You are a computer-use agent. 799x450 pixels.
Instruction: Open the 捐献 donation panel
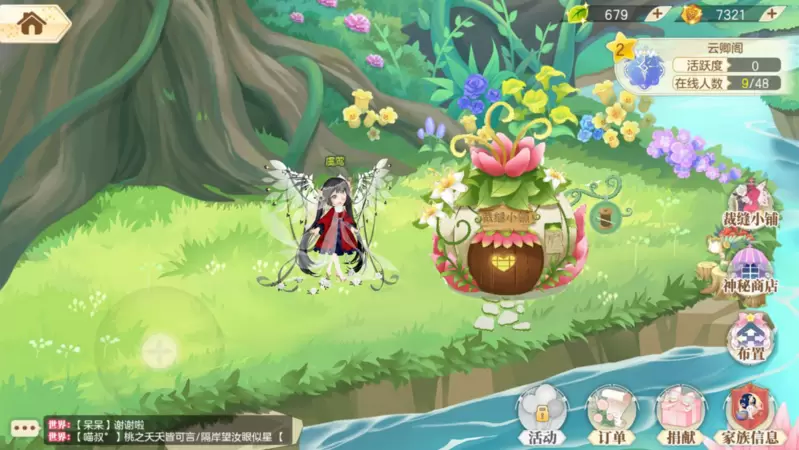(680, 413)
